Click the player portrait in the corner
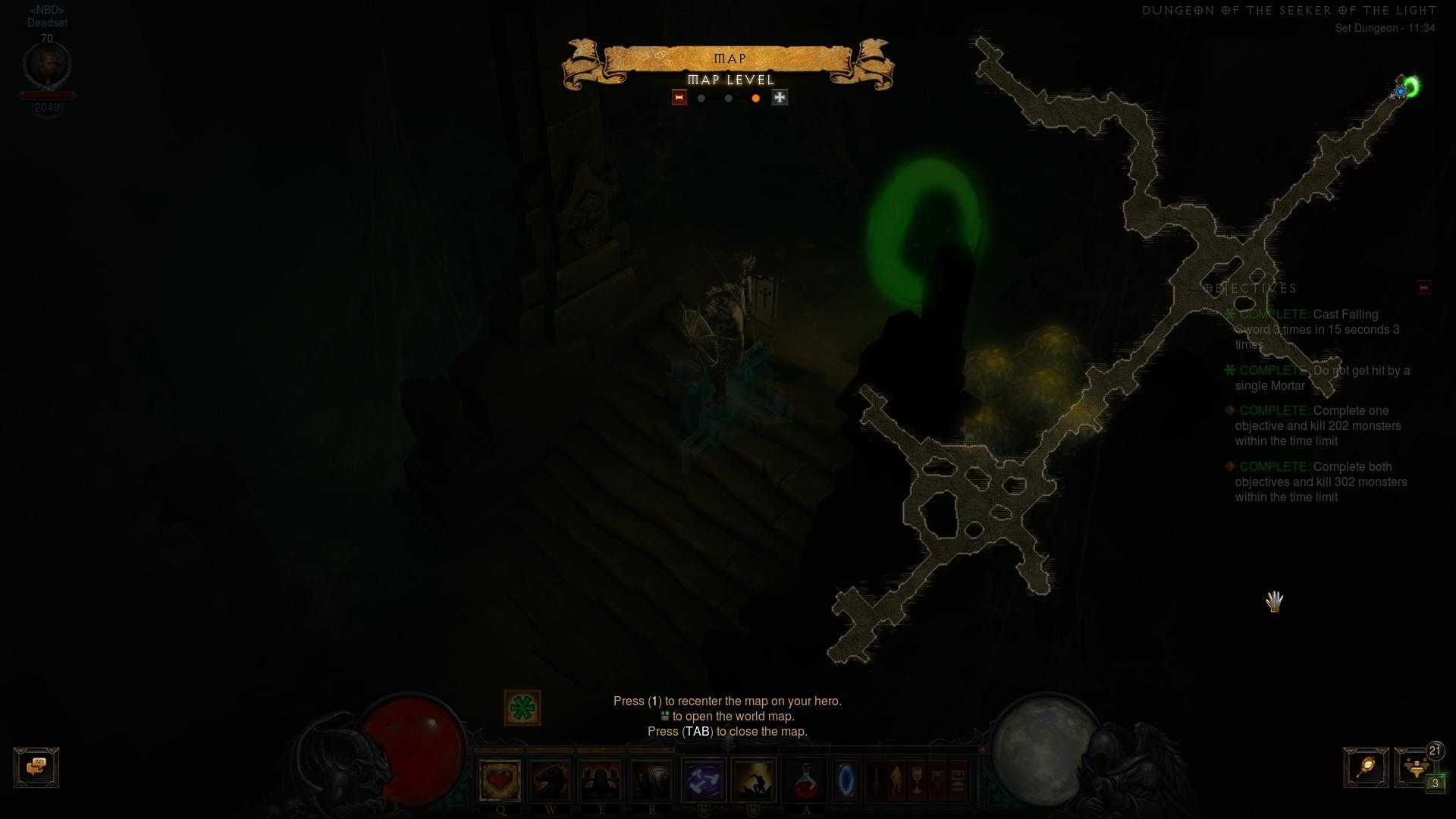The width and height of the screenshot is (1456, 819). 47,67
